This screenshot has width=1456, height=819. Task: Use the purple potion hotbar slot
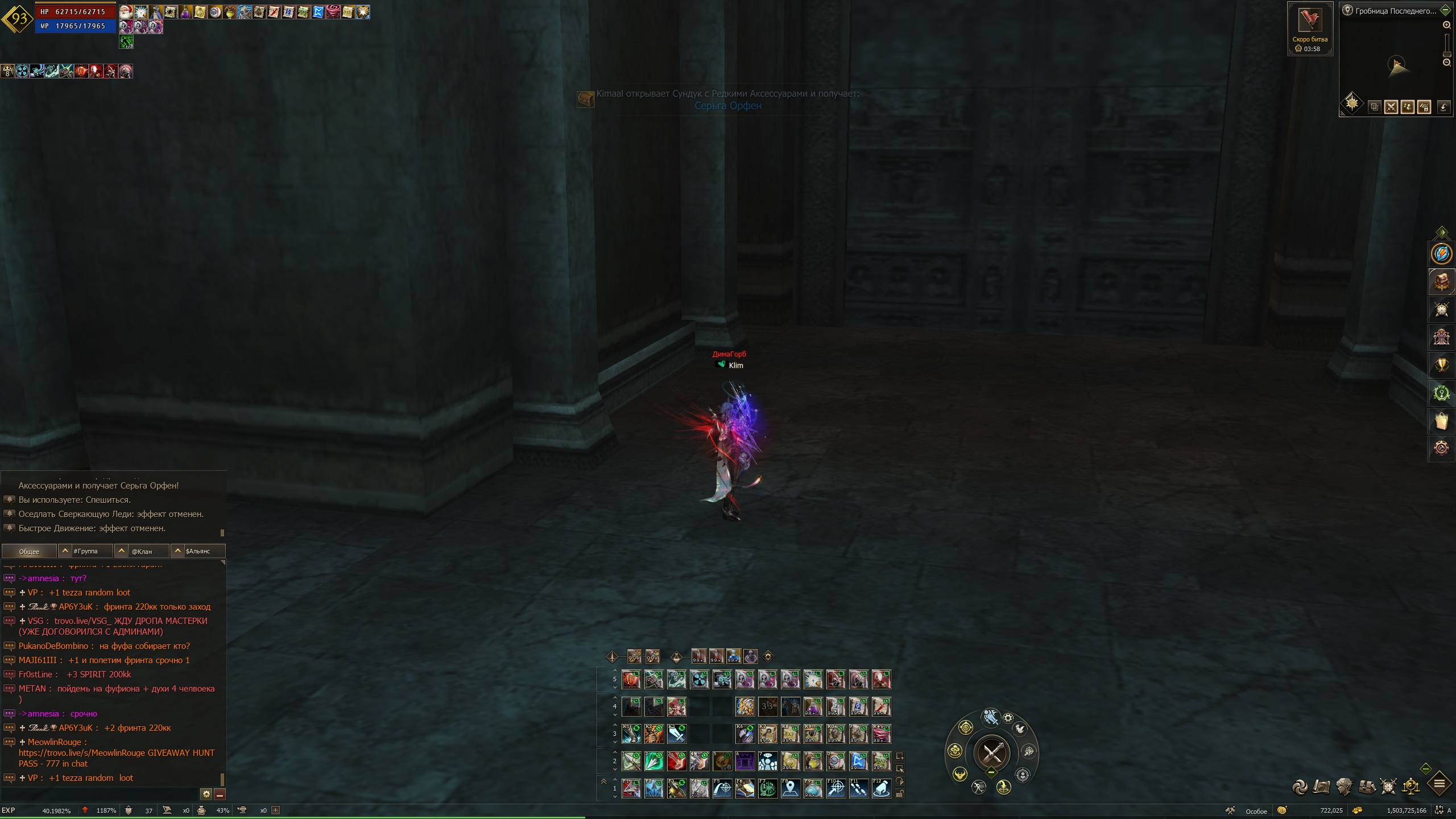(x=813, y=707)
